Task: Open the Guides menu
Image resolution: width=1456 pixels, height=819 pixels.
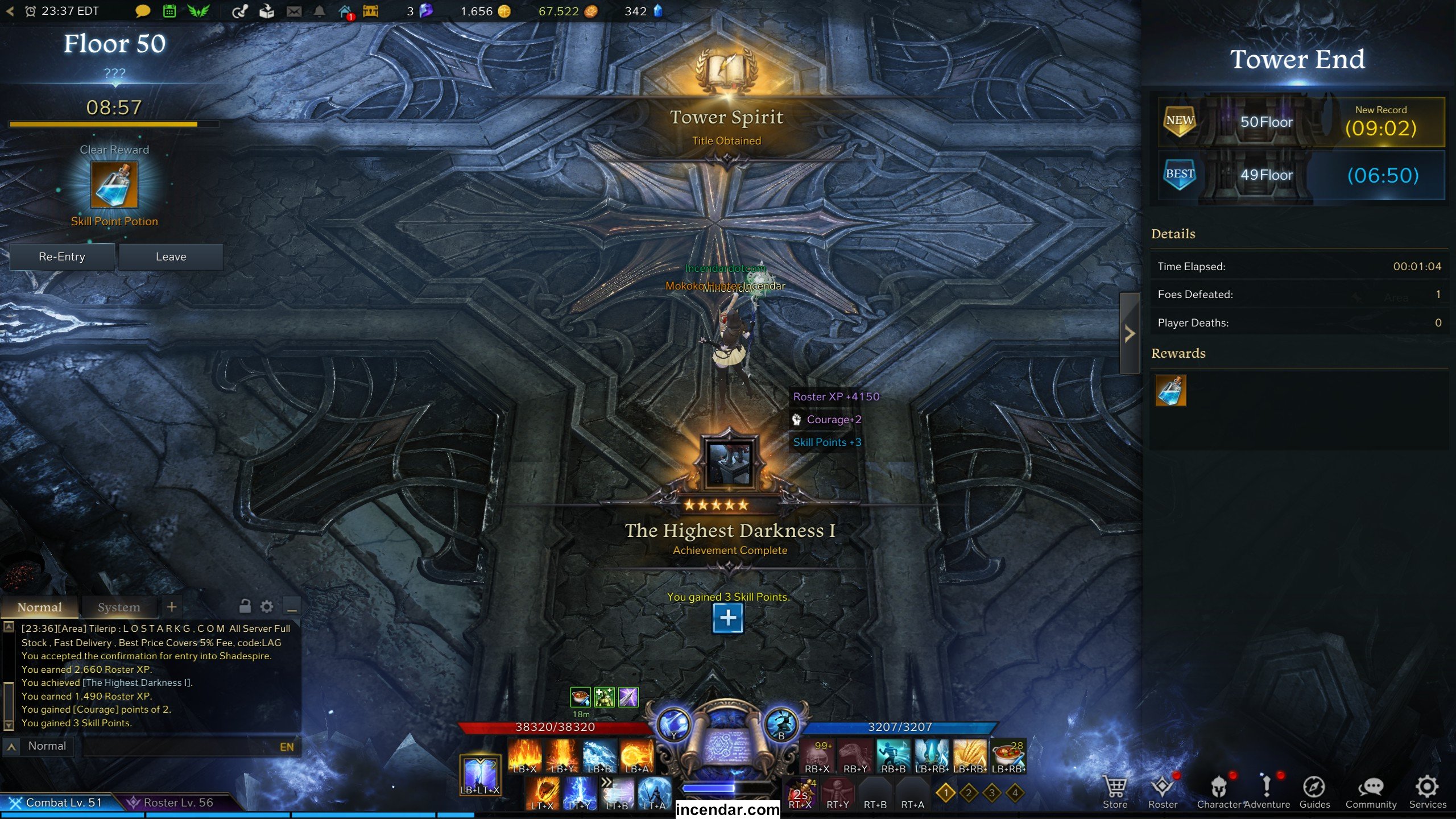Action: pos(1314,792)
